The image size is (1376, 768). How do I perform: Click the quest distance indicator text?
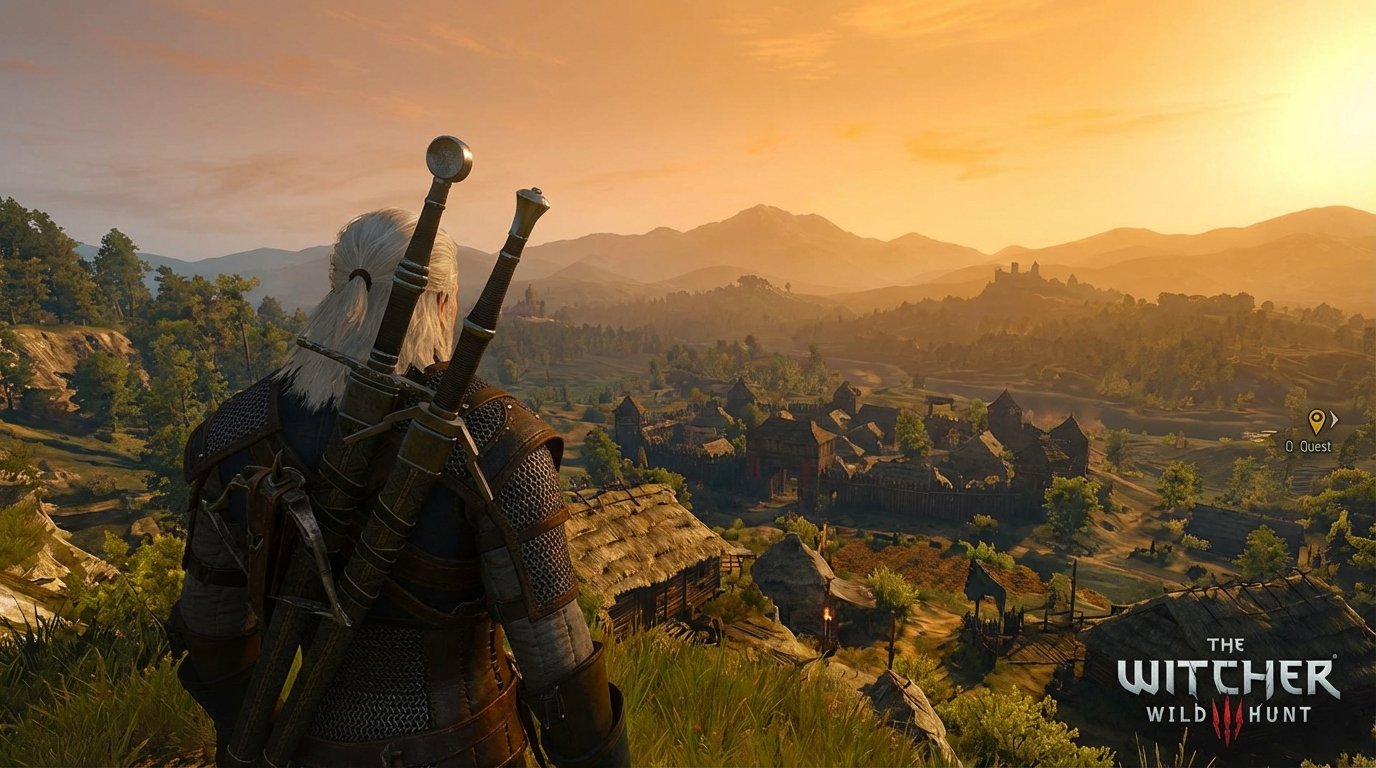(x=1288, y=446)
